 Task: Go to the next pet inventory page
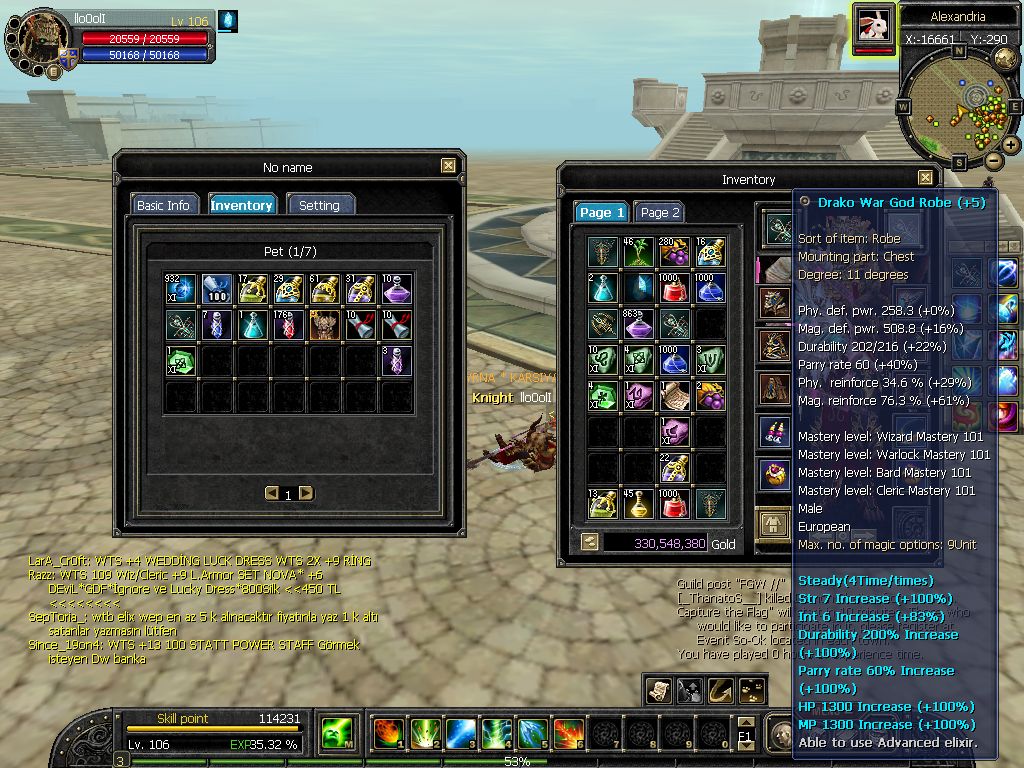point(306,493)
